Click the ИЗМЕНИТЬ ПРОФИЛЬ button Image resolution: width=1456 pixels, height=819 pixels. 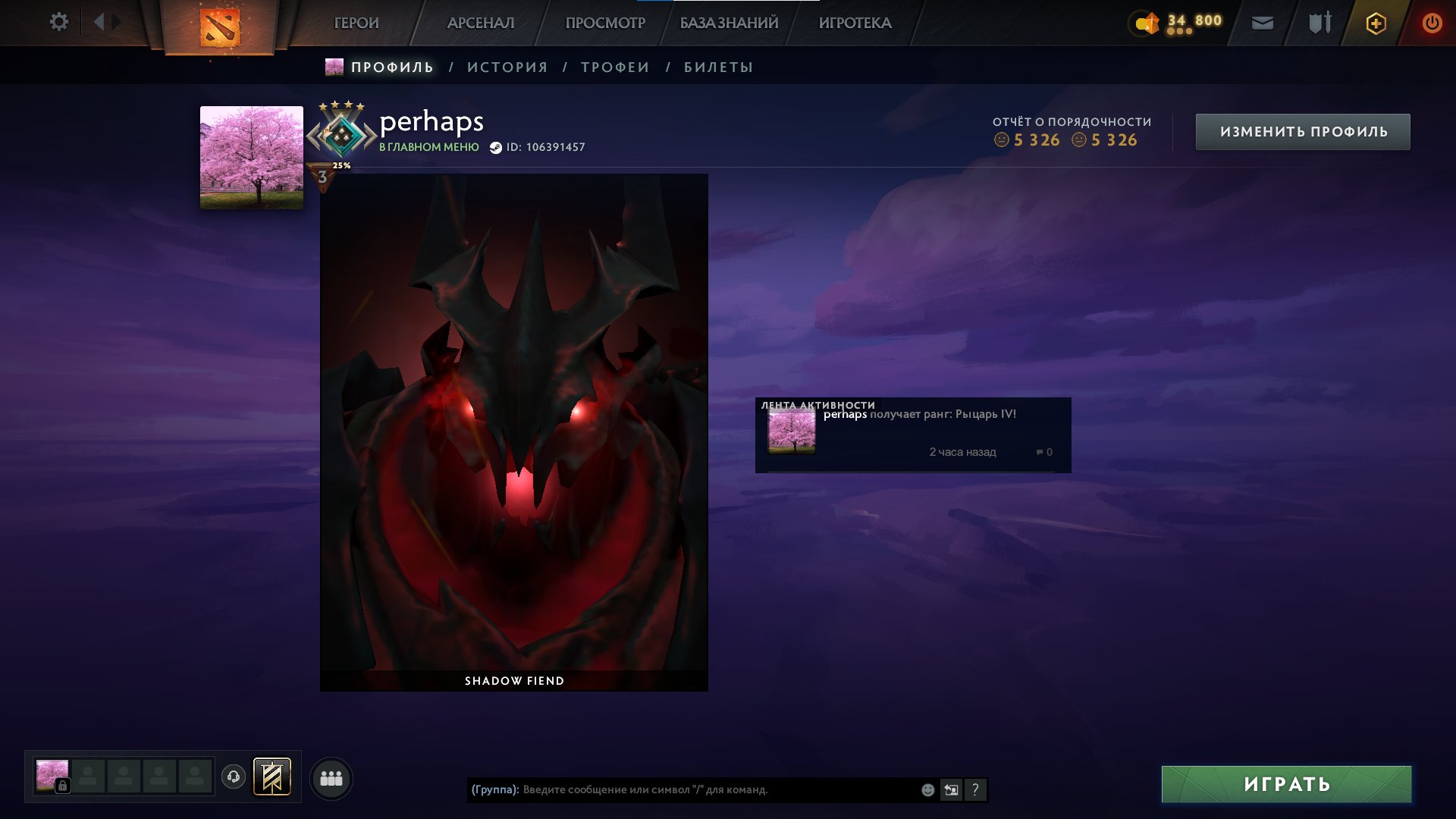[x=1301, y=130]
